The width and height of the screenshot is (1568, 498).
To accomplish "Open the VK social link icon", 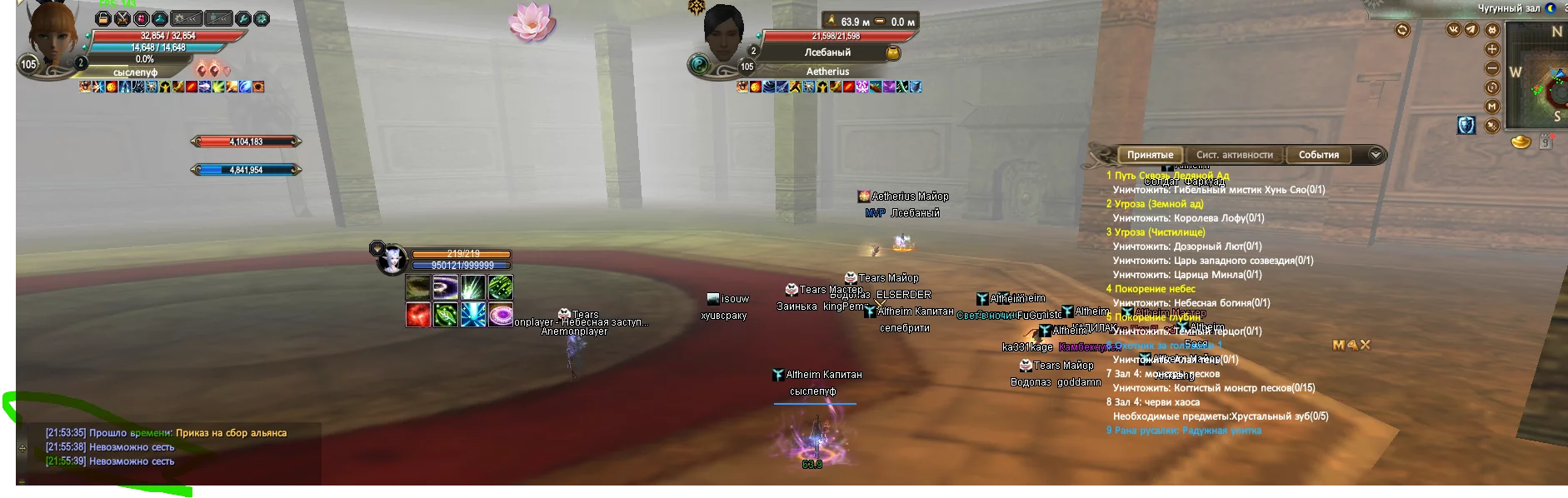I will (1454, 30).
